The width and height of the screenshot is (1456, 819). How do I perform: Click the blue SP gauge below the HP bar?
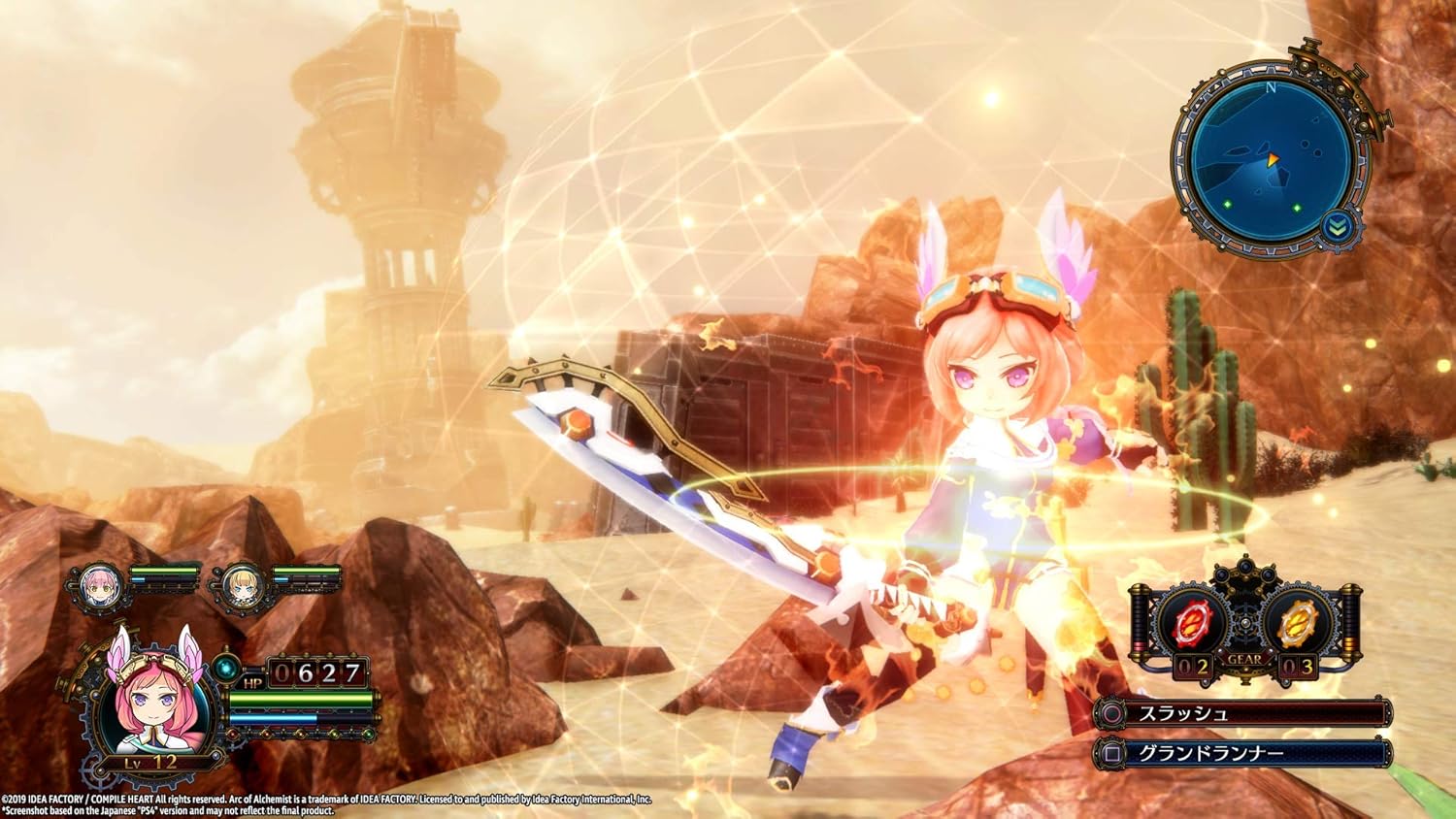coord(274,717)
